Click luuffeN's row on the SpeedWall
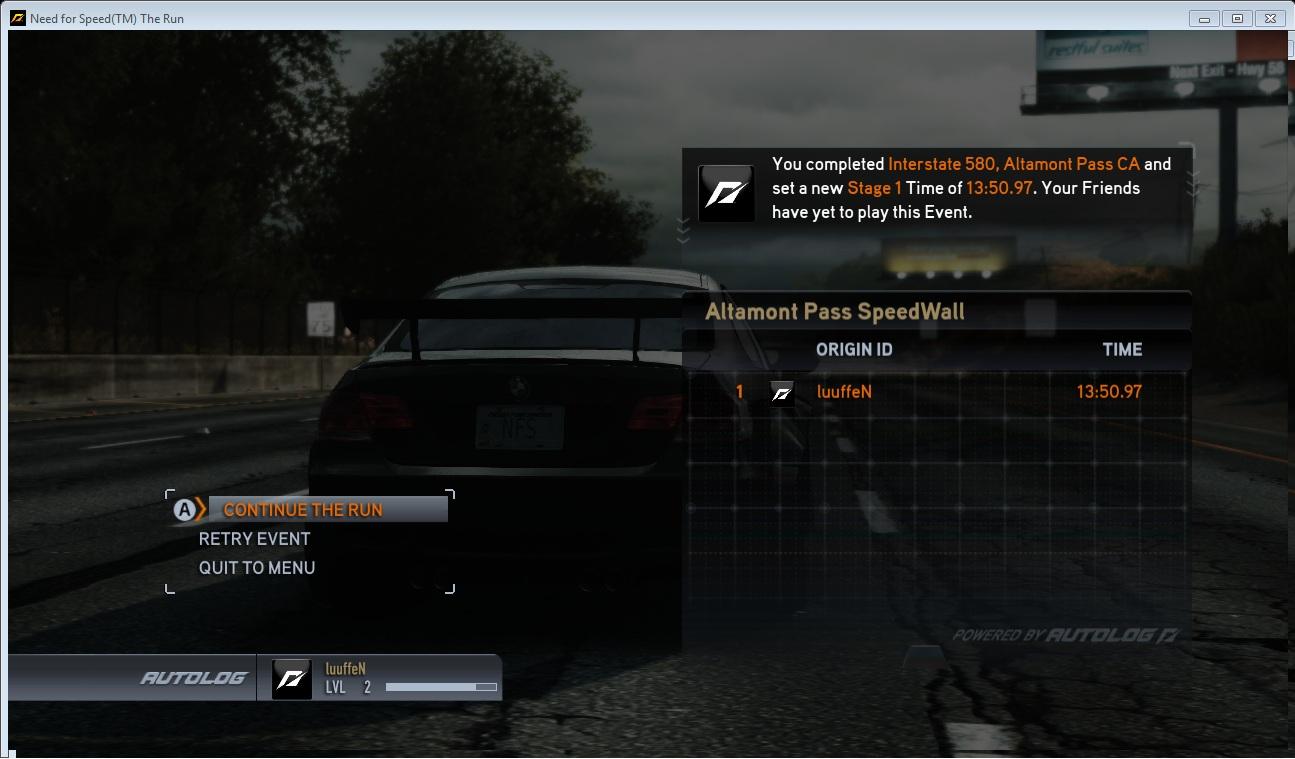 point(936,392)
